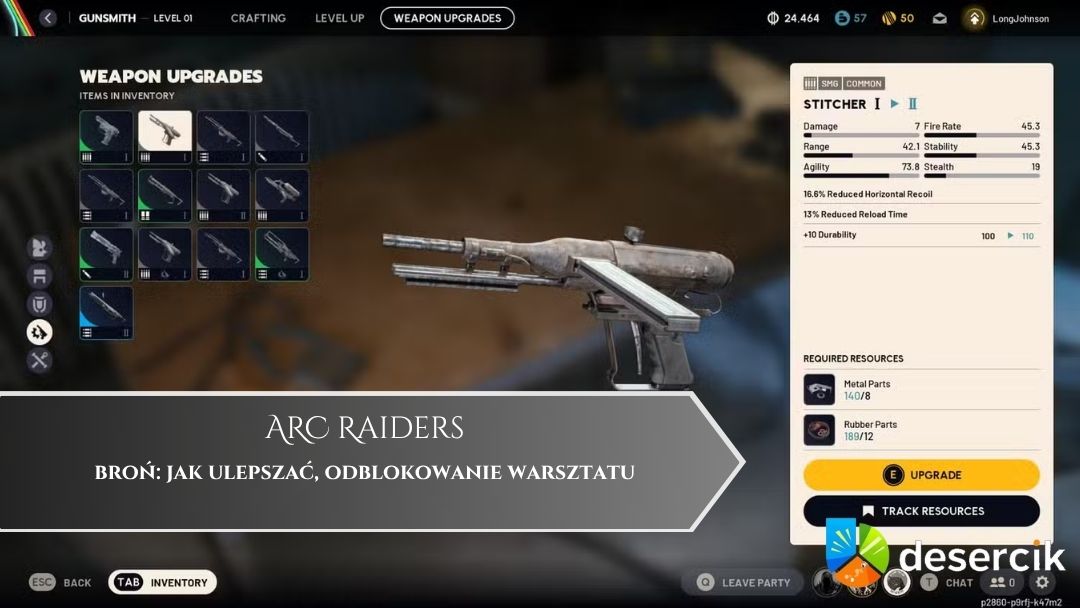Screen dimensions: 1080x608
Task: Click the back arrow beside Gunsmith
Action: pos(48,18)
